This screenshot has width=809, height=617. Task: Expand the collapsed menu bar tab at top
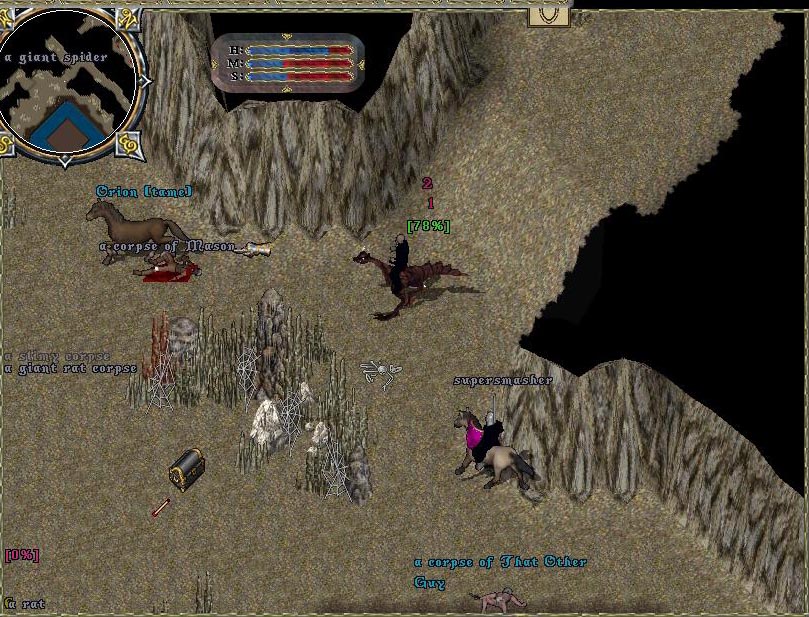coord(548,14)
